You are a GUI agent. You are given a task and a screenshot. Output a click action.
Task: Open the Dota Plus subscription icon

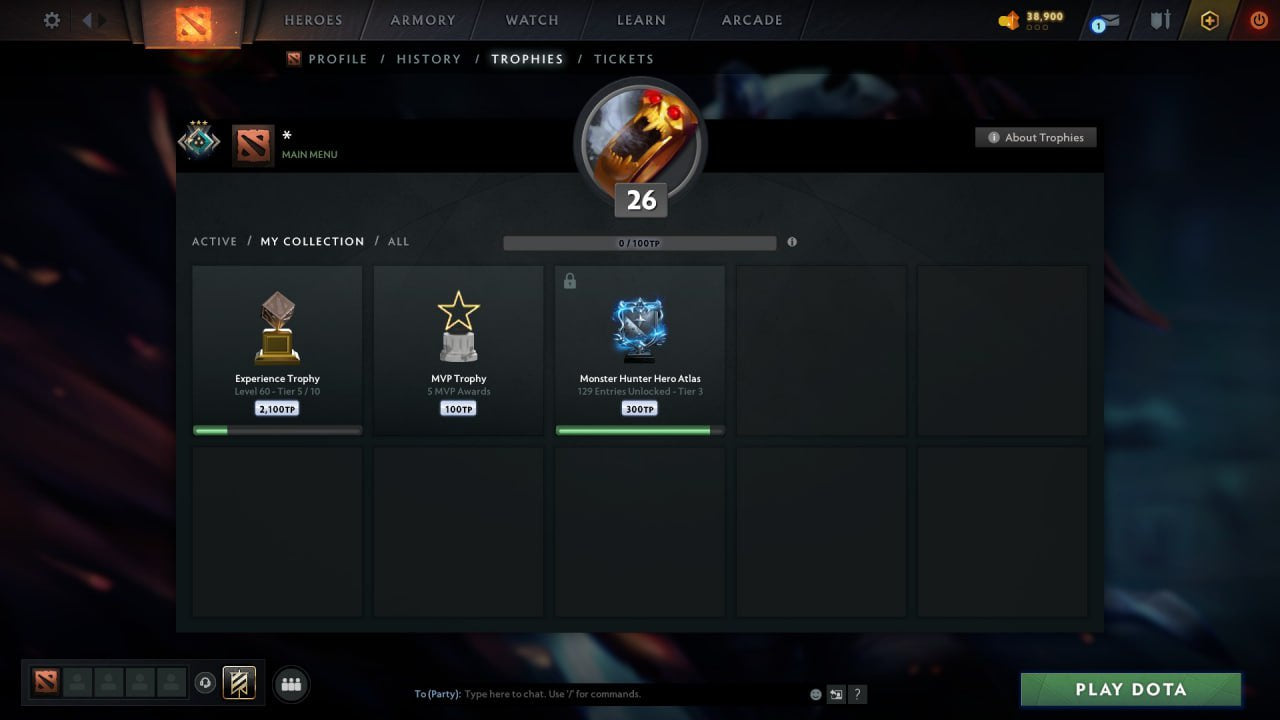(x=1209, y=19)
